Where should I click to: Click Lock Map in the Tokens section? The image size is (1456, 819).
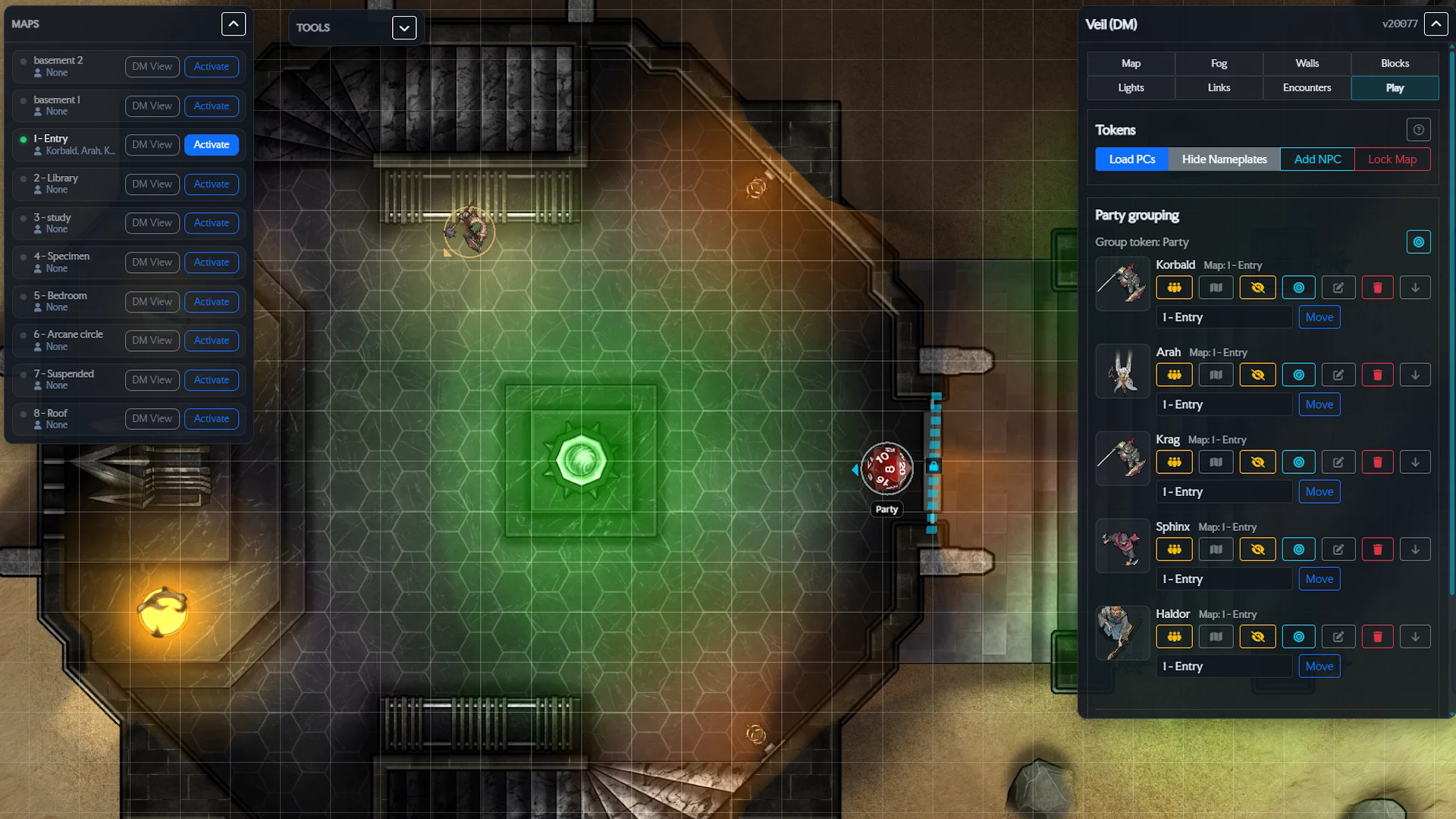click(1392, 159)
